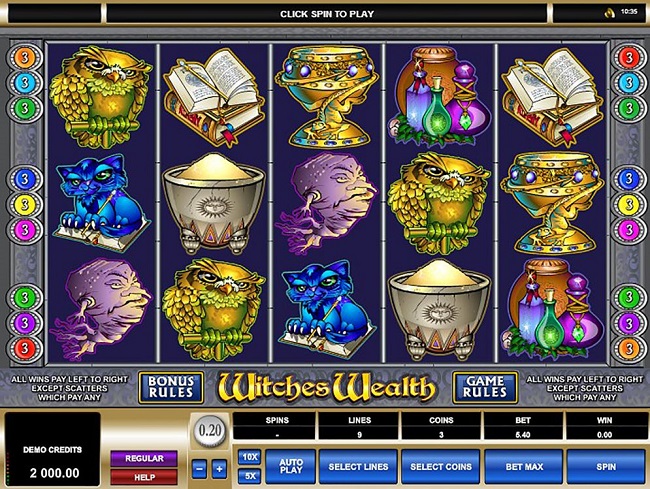650x489 pixels.
Task: Click Select Coins button
Action: (439, 465)
